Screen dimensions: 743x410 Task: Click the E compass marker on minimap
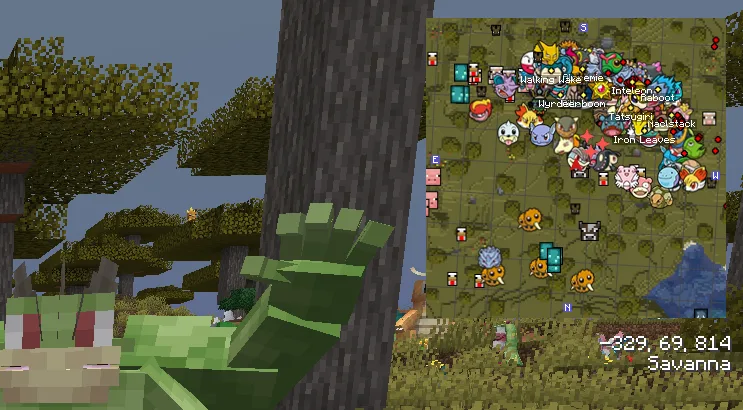coord(436,160)
